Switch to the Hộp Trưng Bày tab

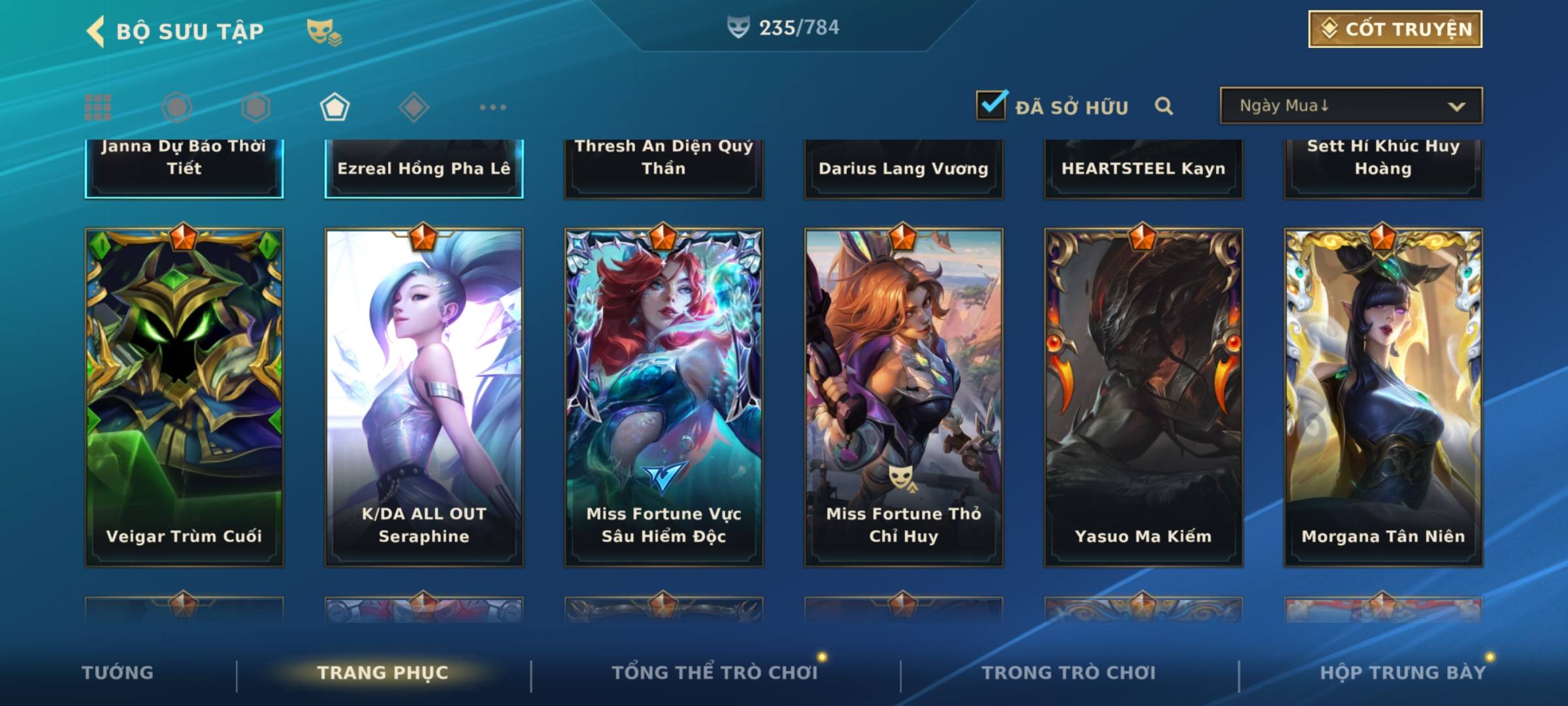(1403, 673)
